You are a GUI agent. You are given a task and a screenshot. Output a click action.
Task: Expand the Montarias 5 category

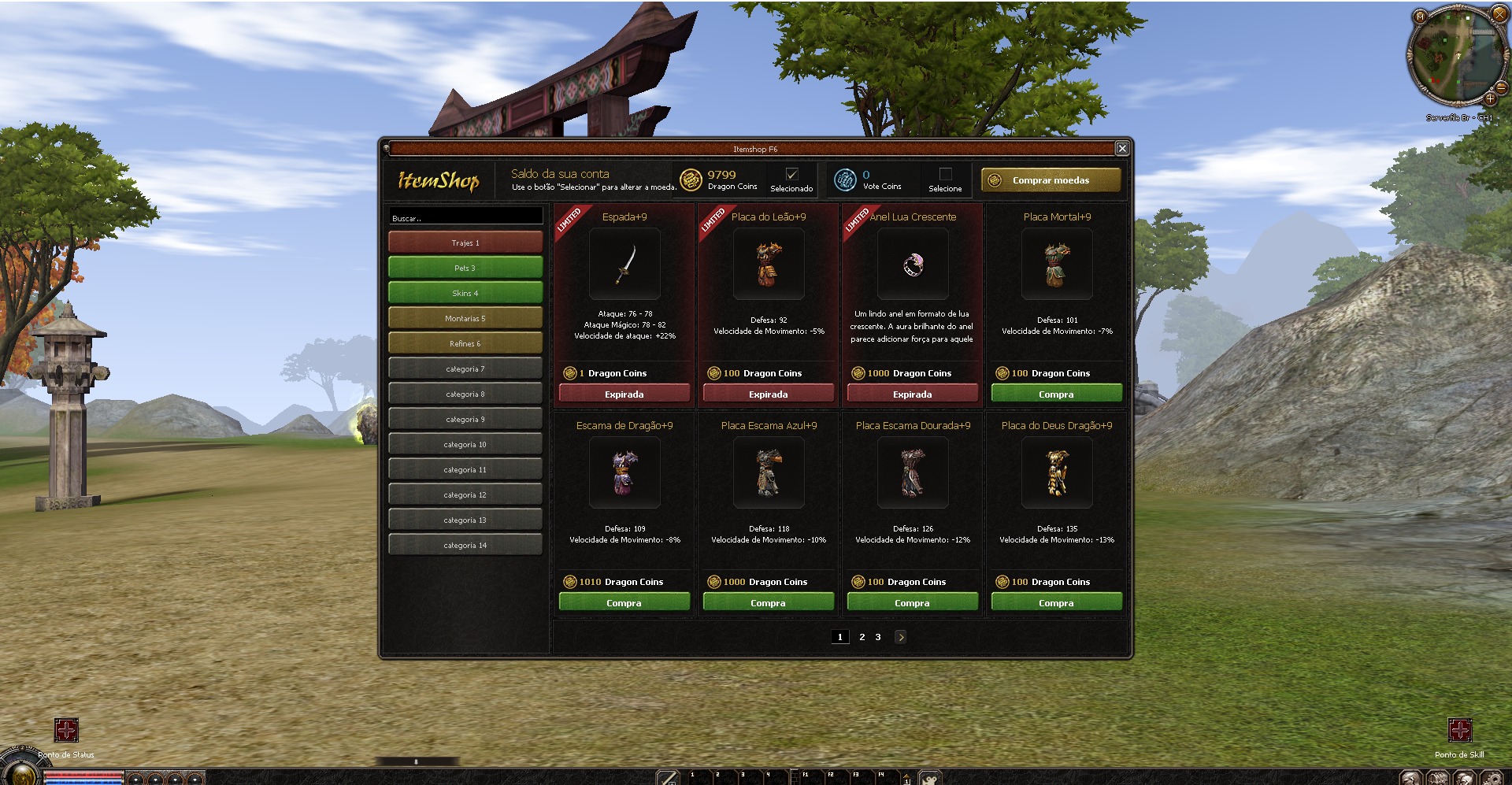[464, 318]
